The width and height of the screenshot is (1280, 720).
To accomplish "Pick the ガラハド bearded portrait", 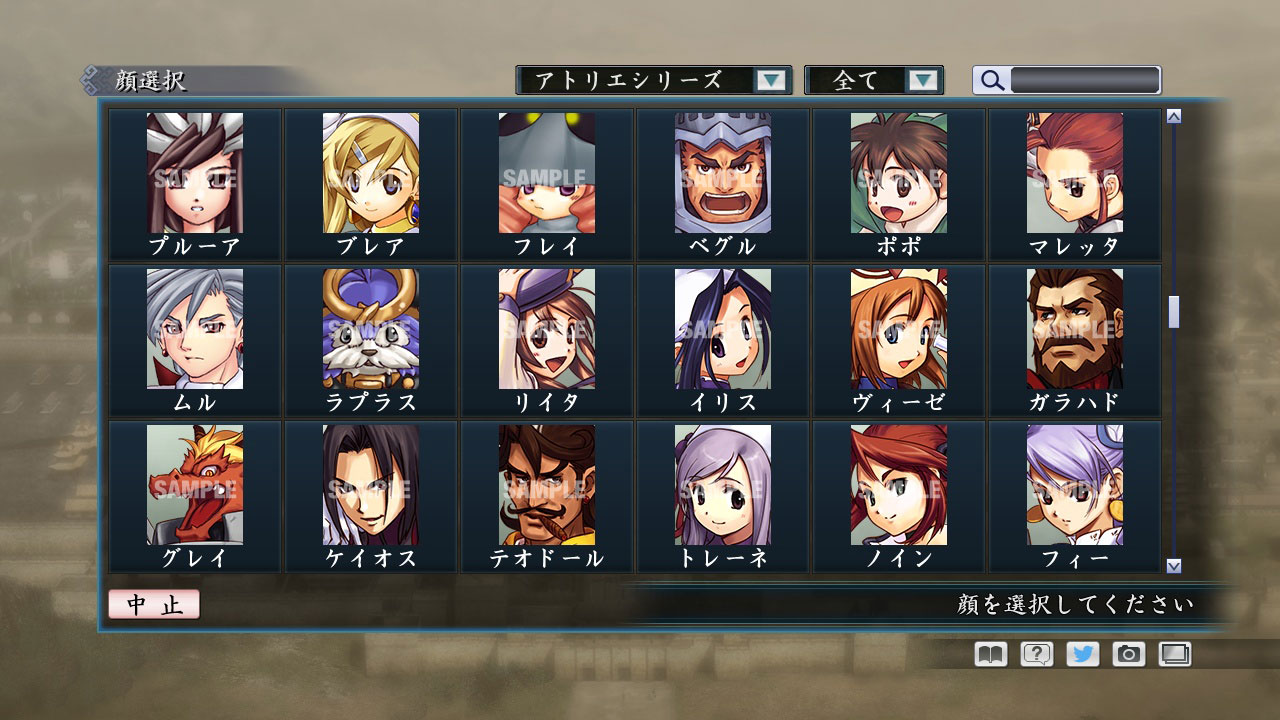I will (x=1075, y=330).
